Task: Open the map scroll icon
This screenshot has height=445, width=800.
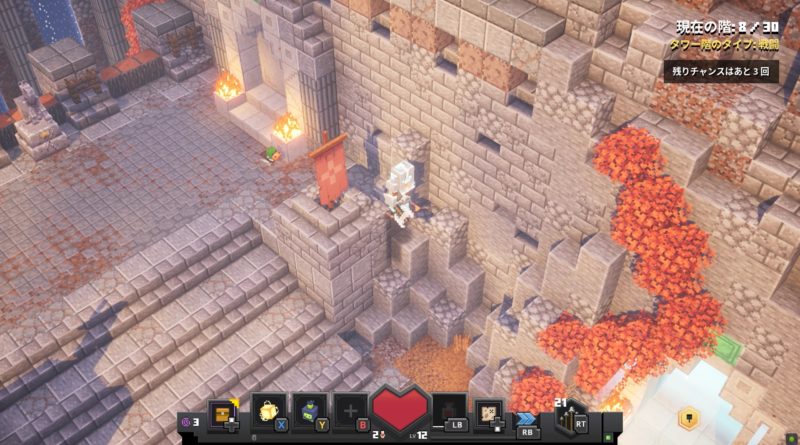Action: (x=488, y=411)
